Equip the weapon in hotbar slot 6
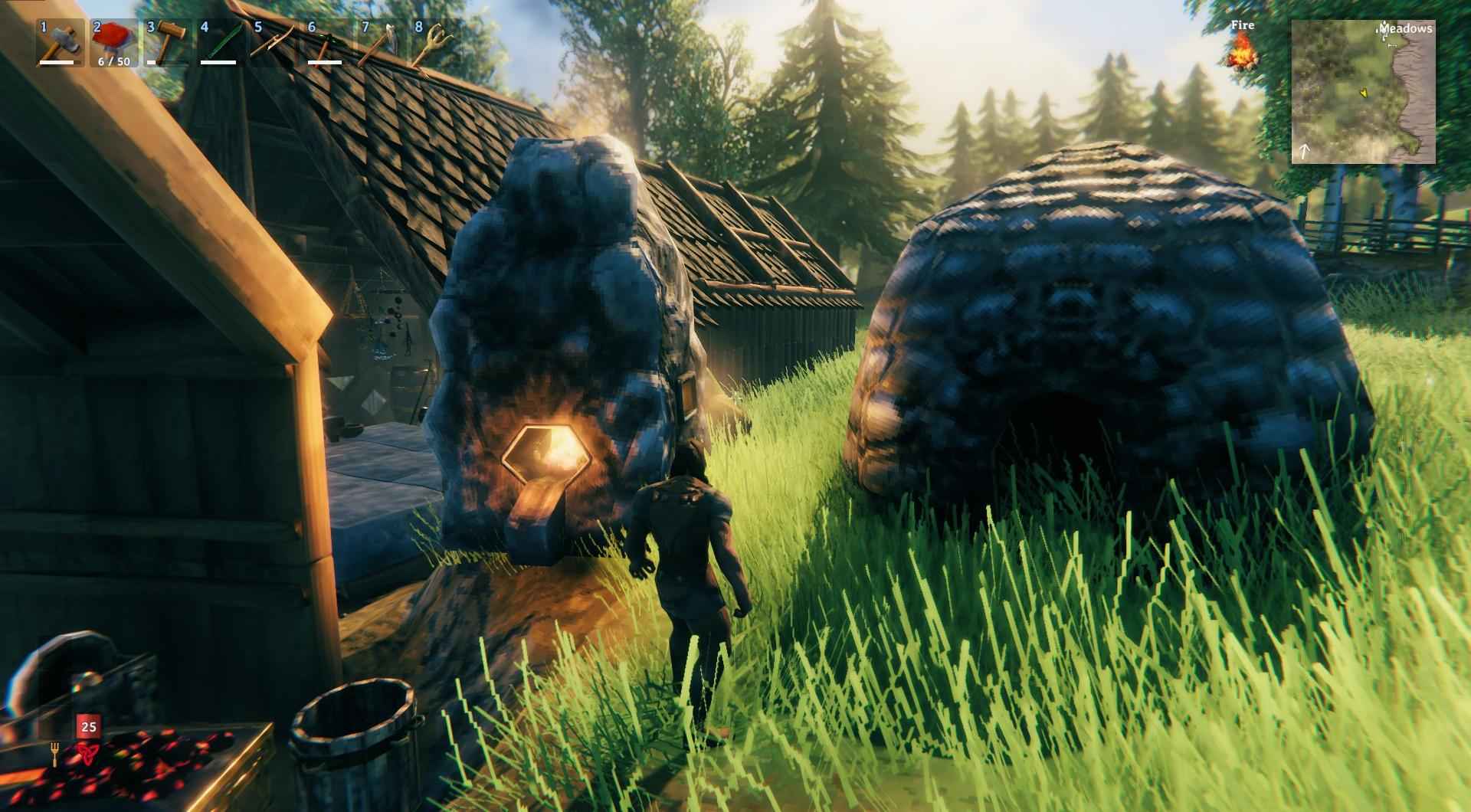Viewport: 1471px width, 812px height. [x=328, y=42]
